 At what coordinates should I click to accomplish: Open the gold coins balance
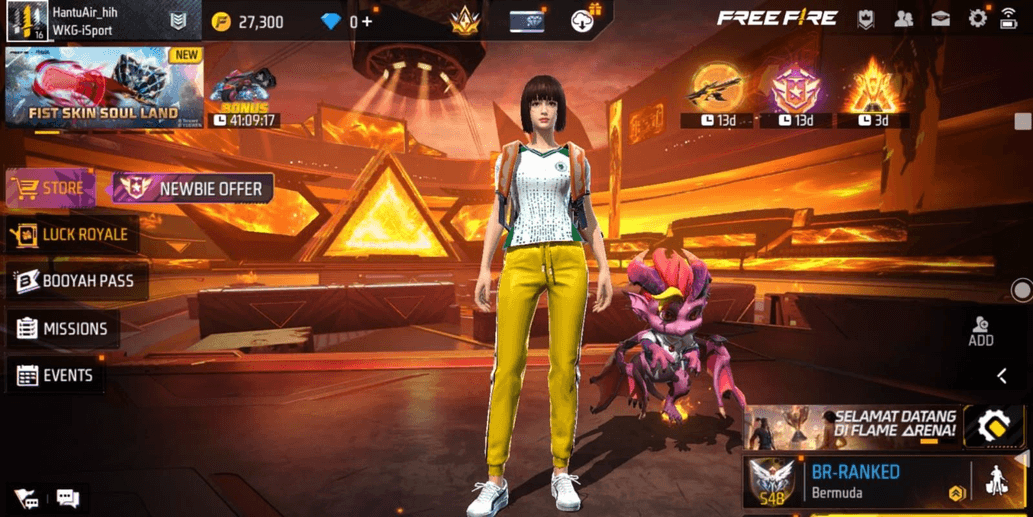coord(249,22)
